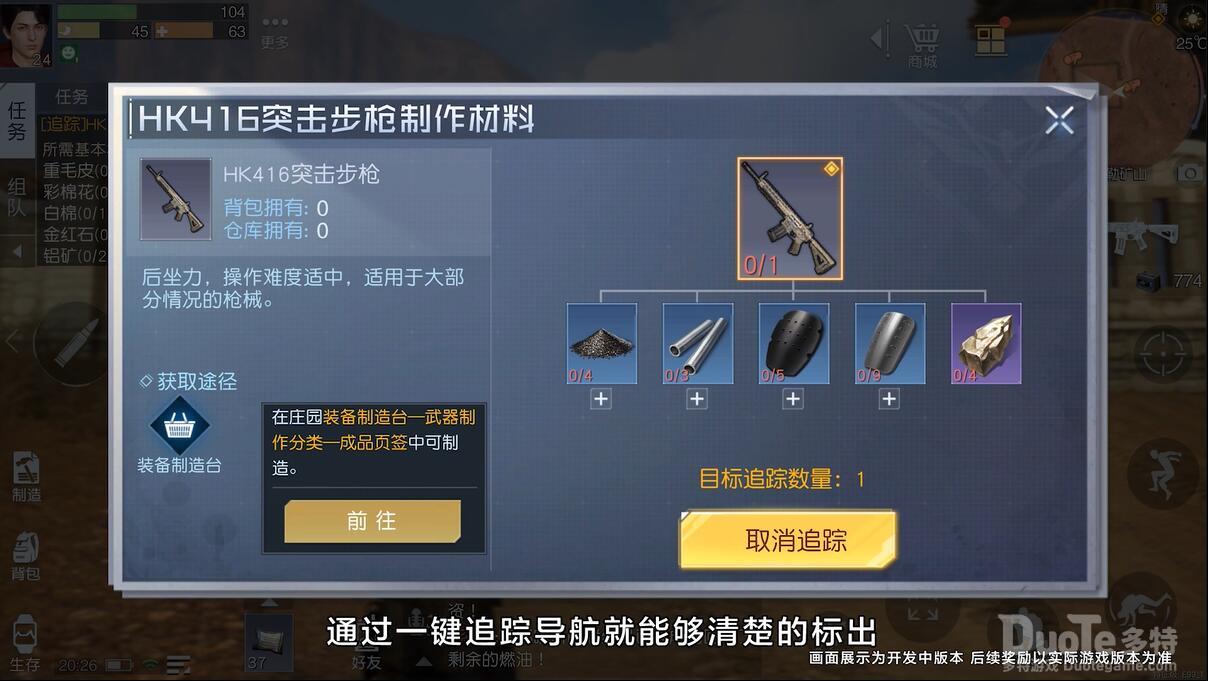Expand the plus under the black powder
Screen dimensions: 1208x681
601,399
